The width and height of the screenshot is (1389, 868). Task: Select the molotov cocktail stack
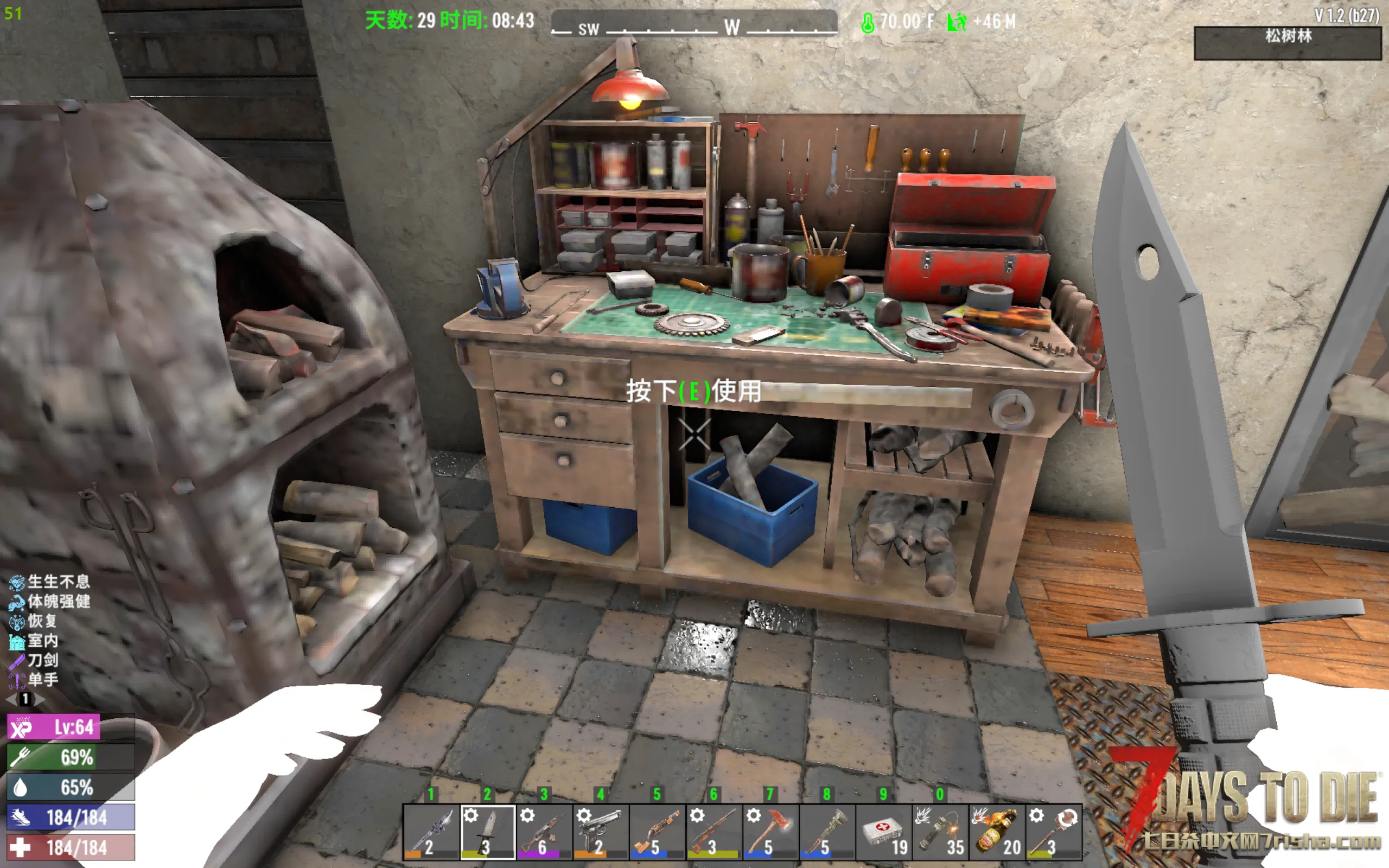[x=996, y=832]
